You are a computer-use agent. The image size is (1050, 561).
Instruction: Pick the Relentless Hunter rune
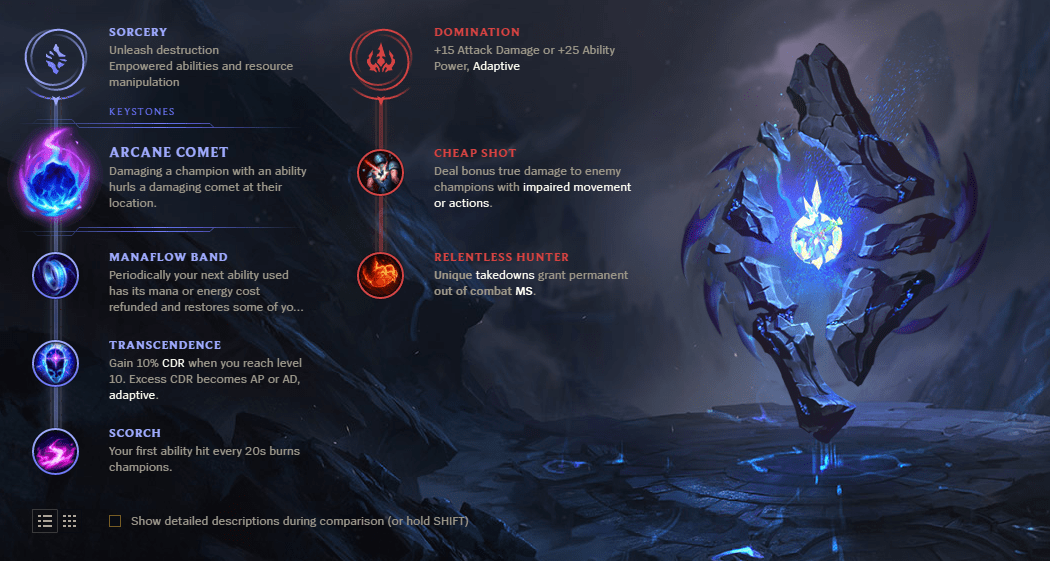380,274
